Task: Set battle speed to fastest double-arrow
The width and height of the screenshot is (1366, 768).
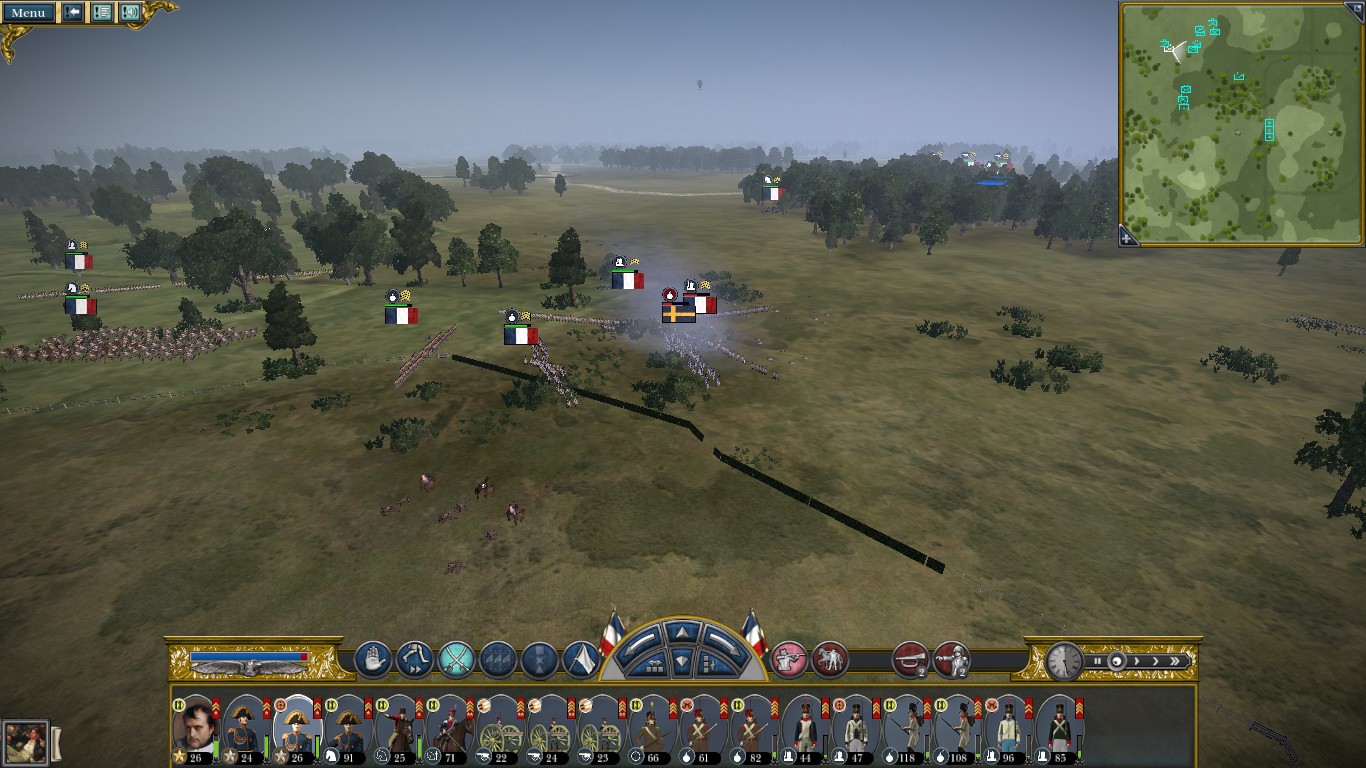Action: point(1177,661)
